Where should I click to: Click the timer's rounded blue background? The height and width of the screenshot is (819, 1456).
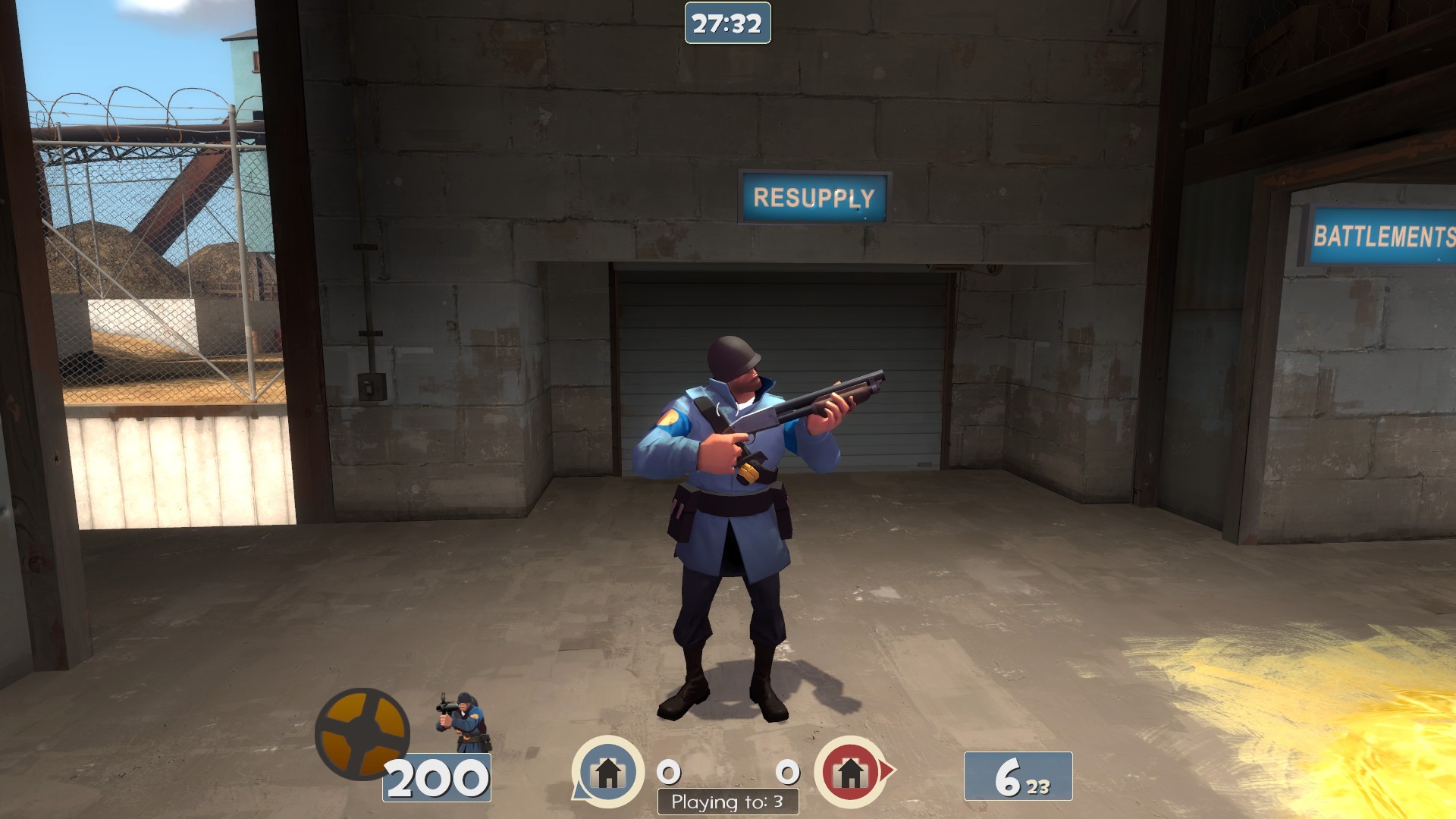(x=726, y=23)
